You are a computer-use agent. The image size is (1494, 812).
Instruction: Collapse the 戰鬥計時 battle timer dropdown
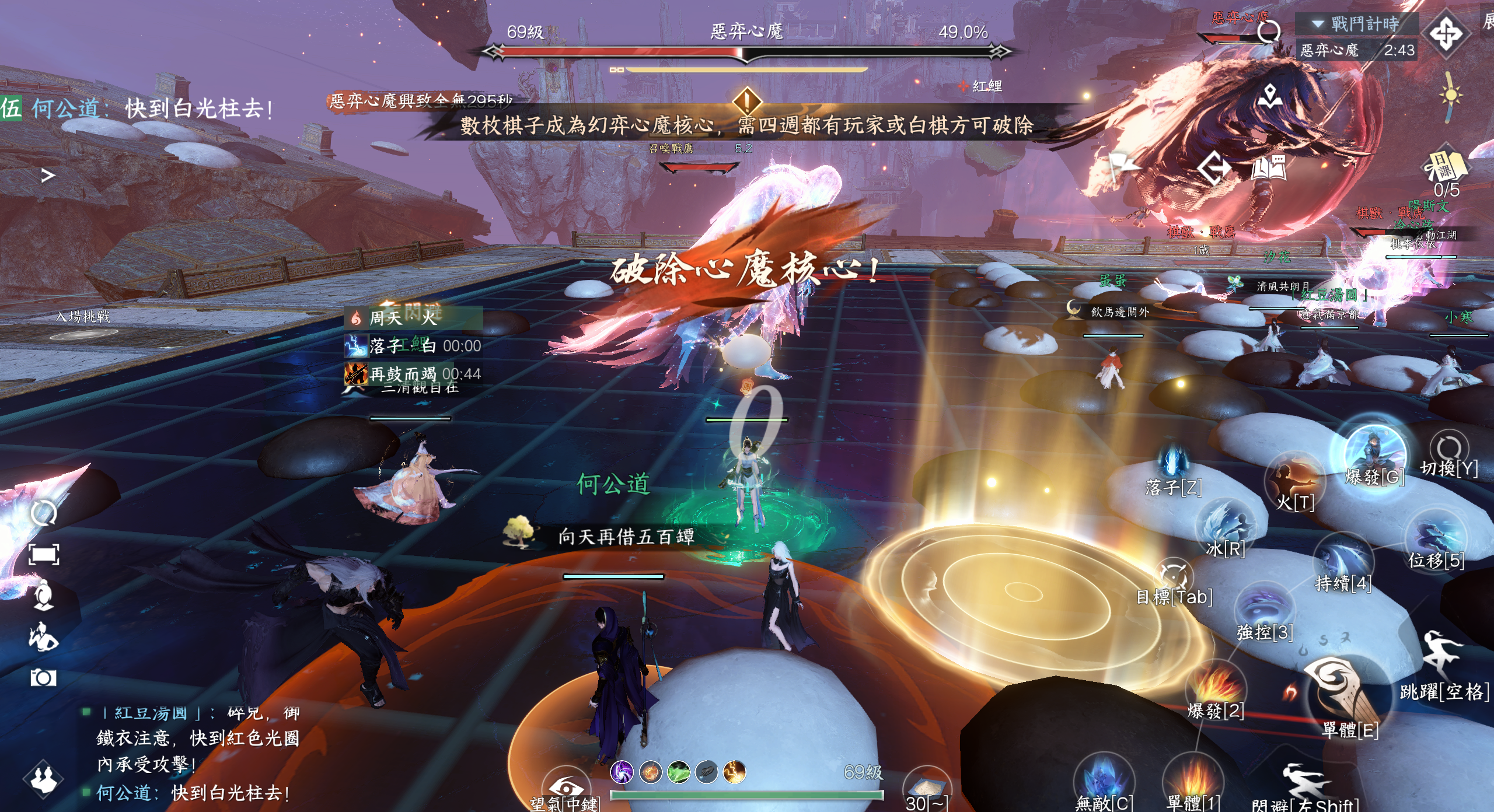(x=1318, y=24)
